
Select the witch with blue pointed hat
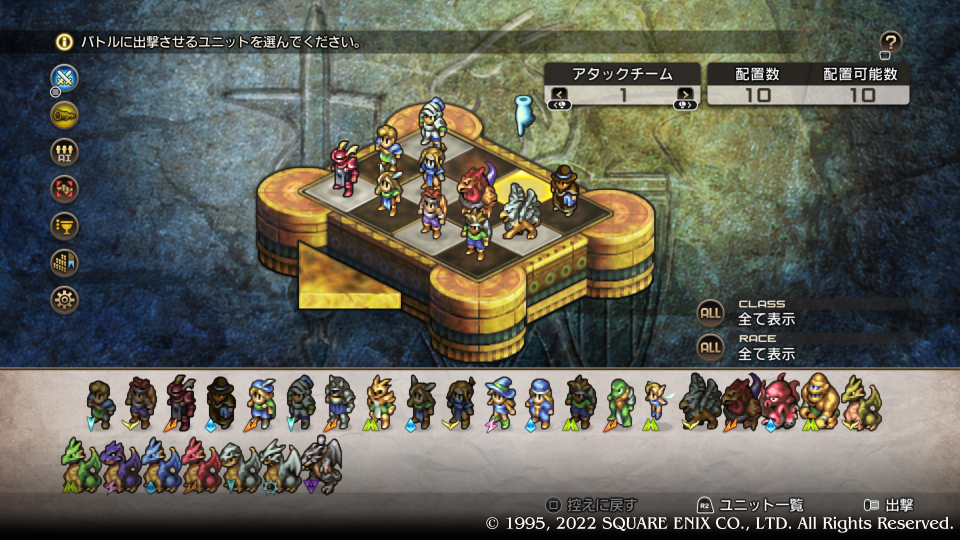(499, 402)
